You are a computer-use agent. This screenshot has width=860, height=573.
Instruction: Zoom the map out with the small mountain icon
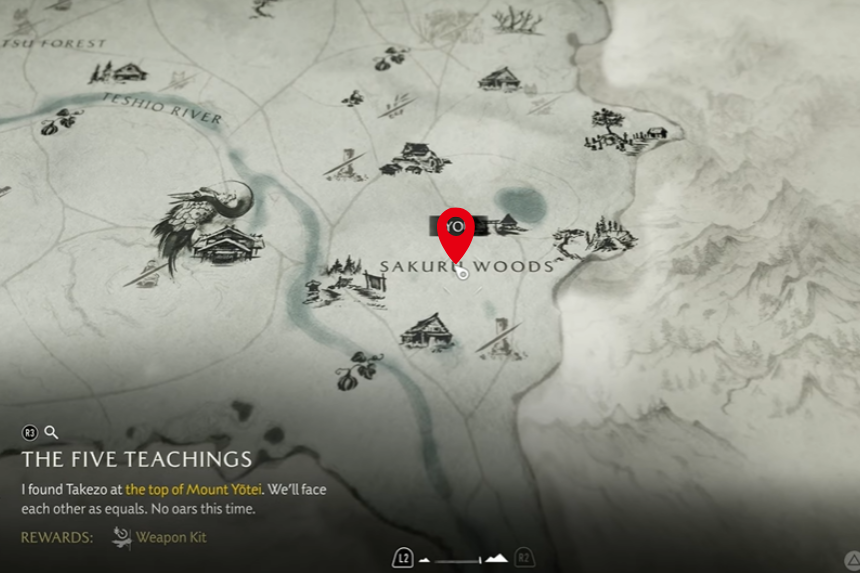(x=424, y=560)
